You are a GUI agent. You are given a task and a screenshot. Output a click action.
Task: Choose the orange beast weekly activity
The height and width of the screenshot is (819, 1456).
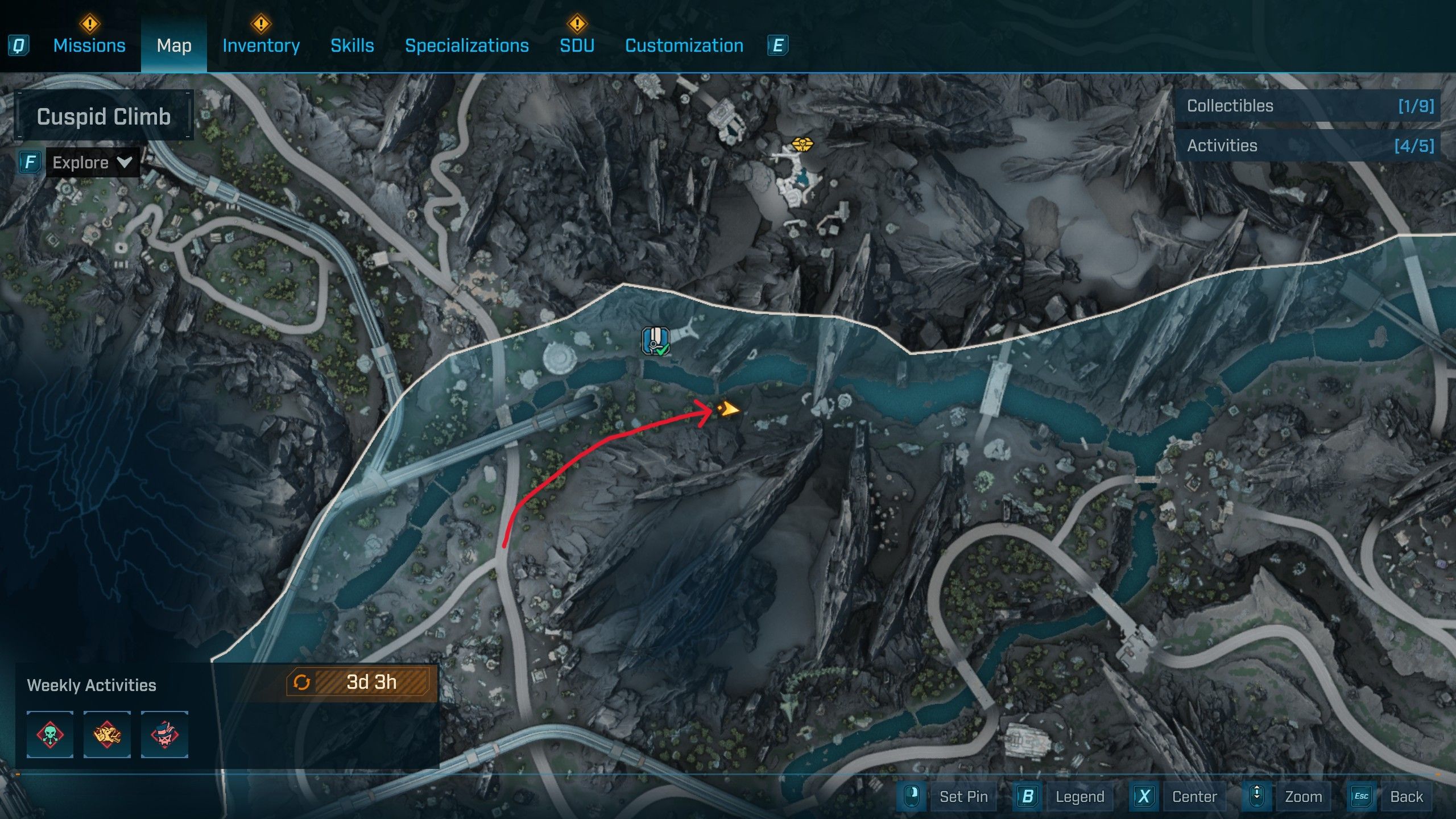107,734
